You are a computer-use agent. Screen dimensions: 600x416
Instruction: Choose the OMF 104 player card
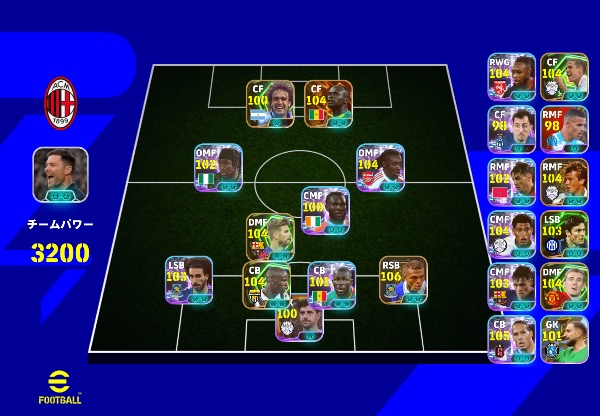tap(380, 167)
